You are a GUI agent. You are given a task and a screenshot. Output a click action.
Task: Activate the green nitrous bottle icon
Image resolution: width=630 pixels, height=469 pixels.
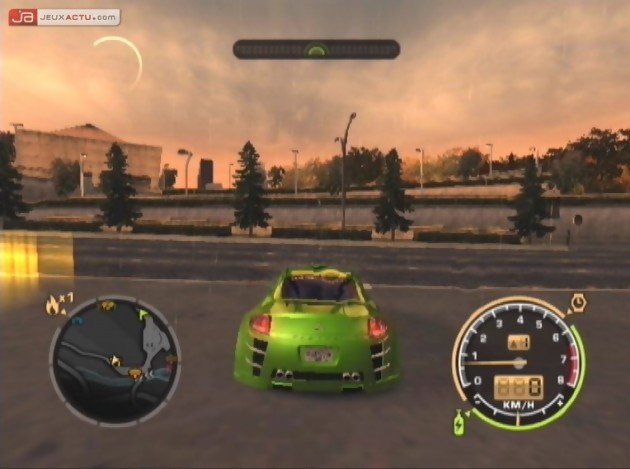(x=461, y=422)
